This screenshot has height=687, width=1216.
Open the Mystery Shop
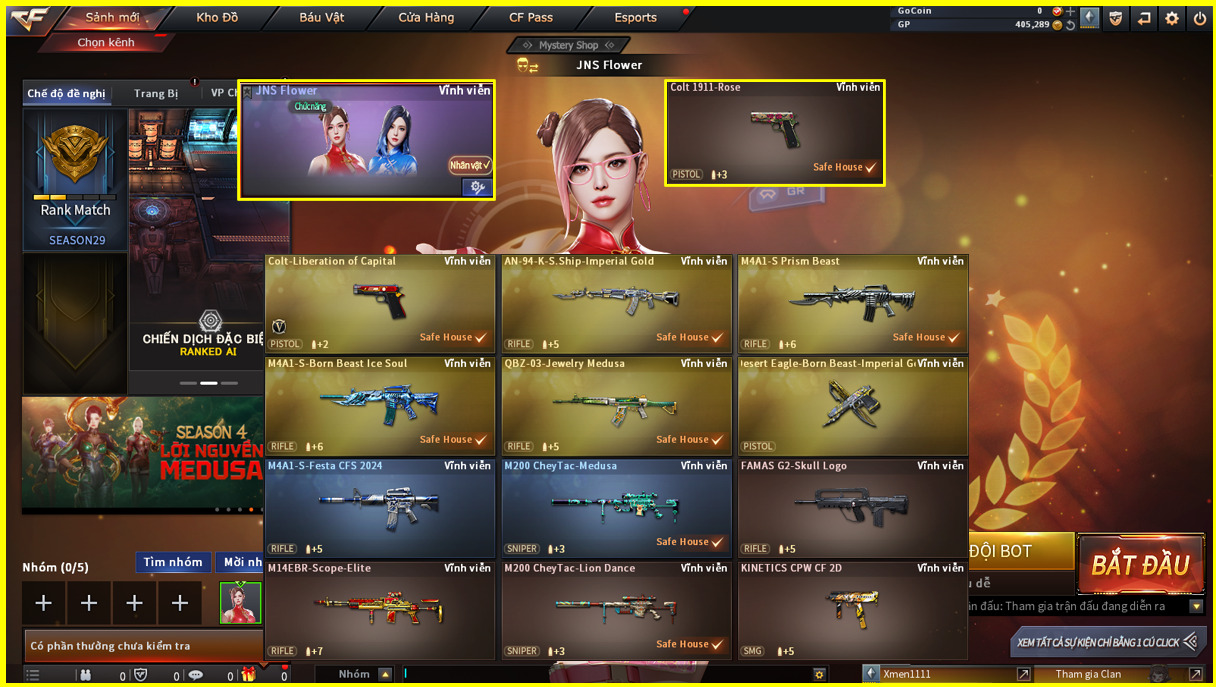568,45
